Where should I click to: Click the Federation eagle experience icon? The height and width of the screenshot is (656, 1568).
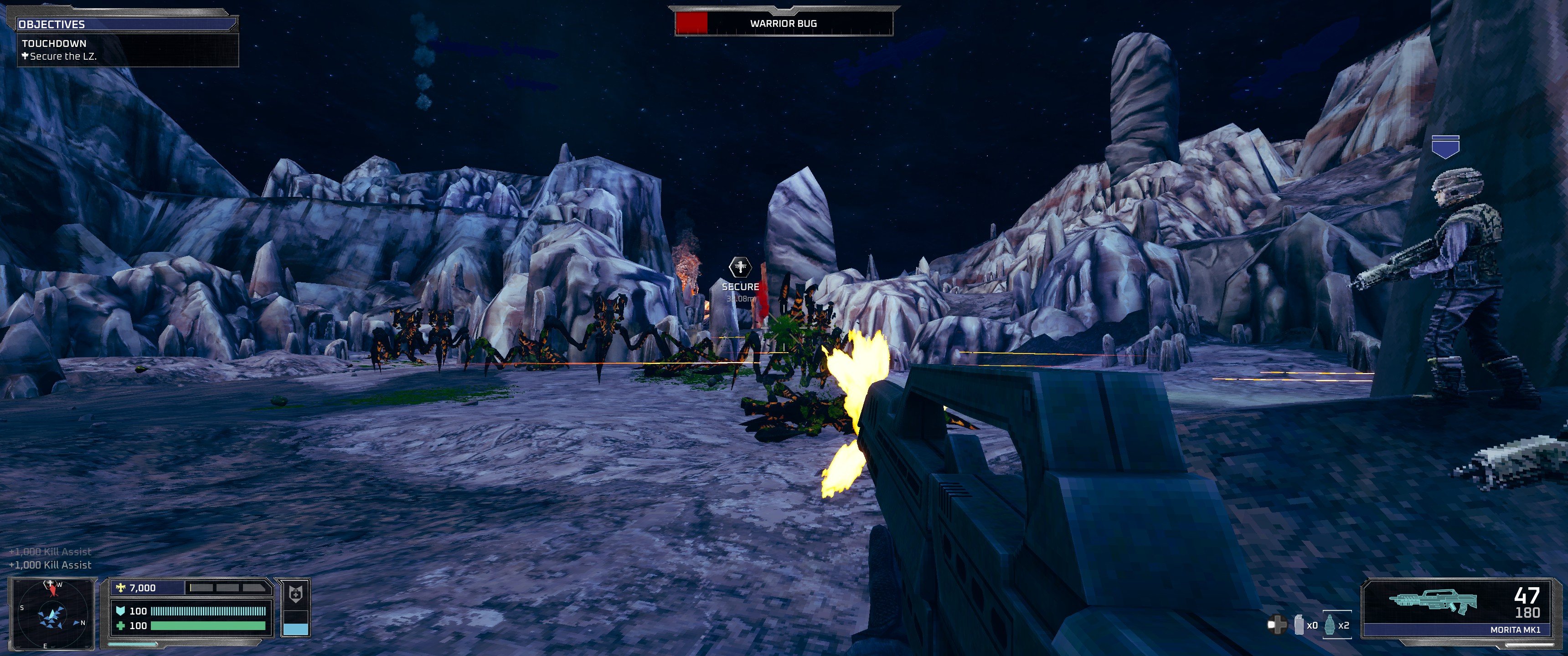(x=120, y=588)
